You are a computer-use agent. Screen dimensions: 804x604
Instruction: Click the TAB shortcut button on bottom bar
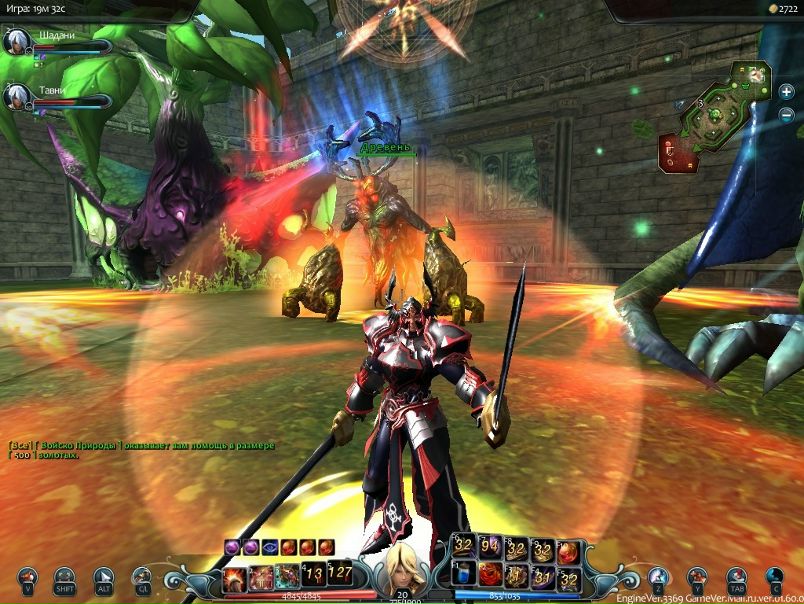click(x=736, y=578)
